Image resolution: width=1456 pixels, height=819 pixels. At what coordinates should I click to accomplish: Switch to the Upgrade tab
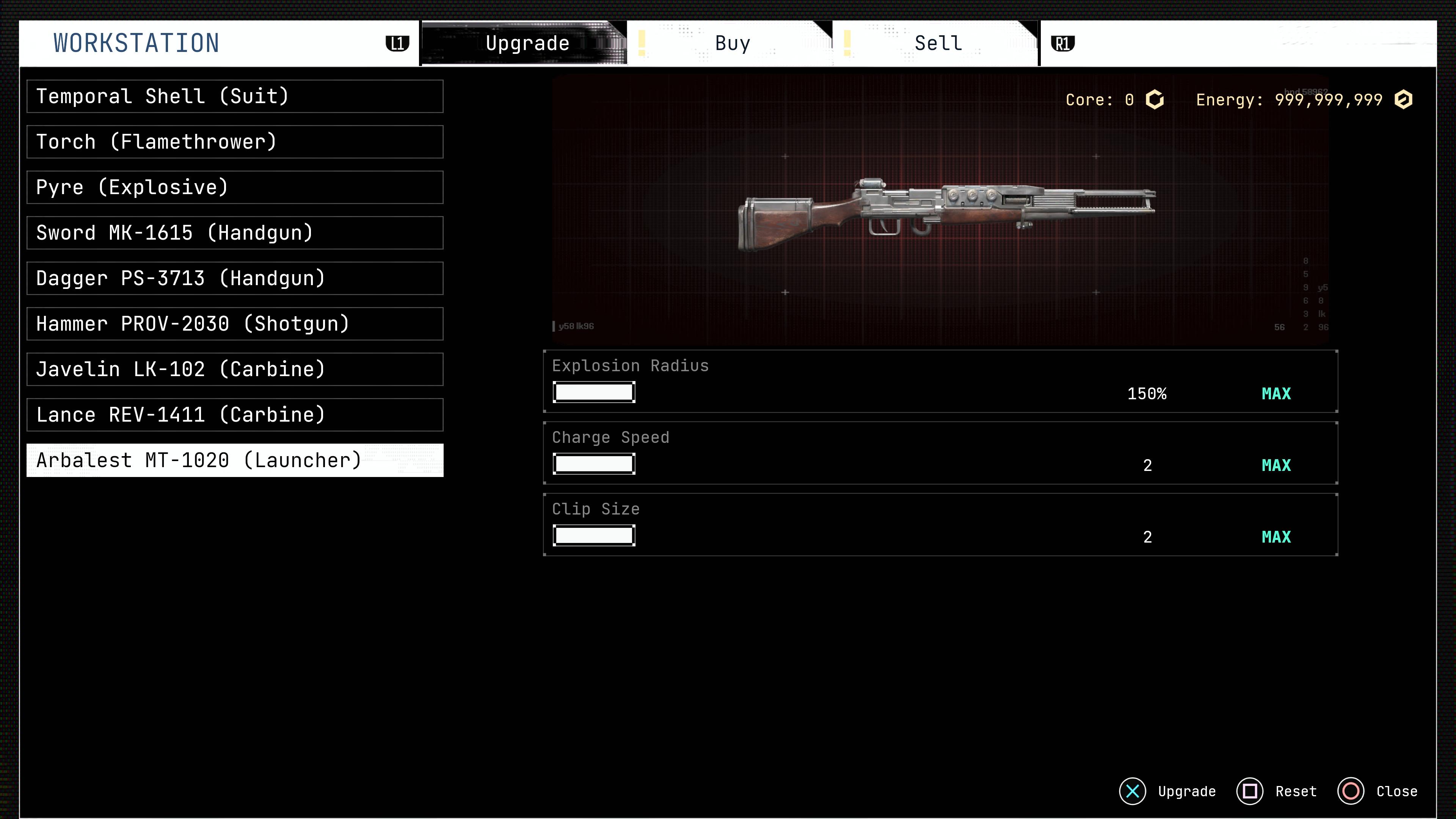[x=526, y=44]
